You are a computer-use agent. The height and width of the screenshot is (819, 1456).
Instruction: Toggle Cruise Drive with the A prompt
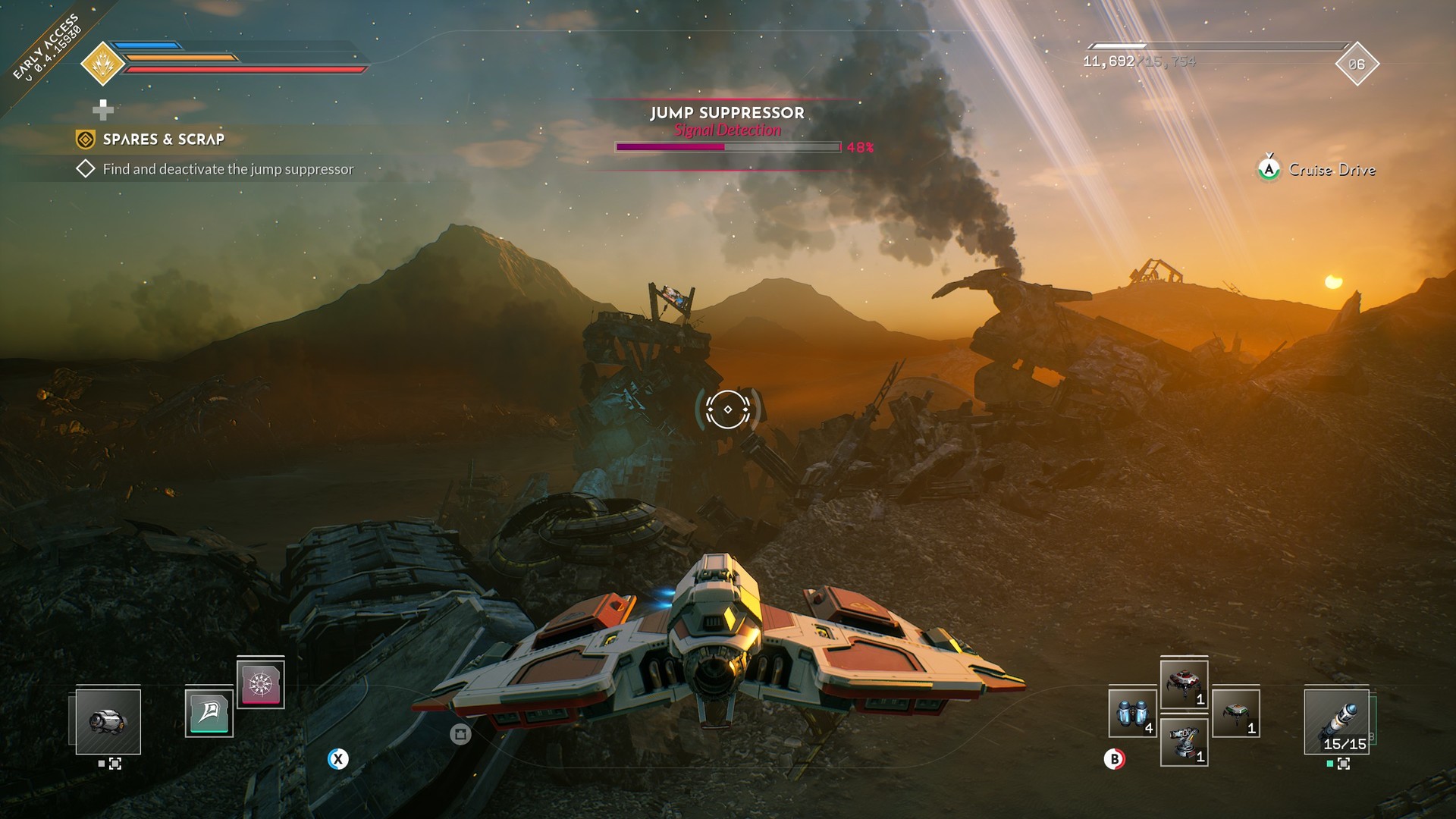(x=1270, y=170)
